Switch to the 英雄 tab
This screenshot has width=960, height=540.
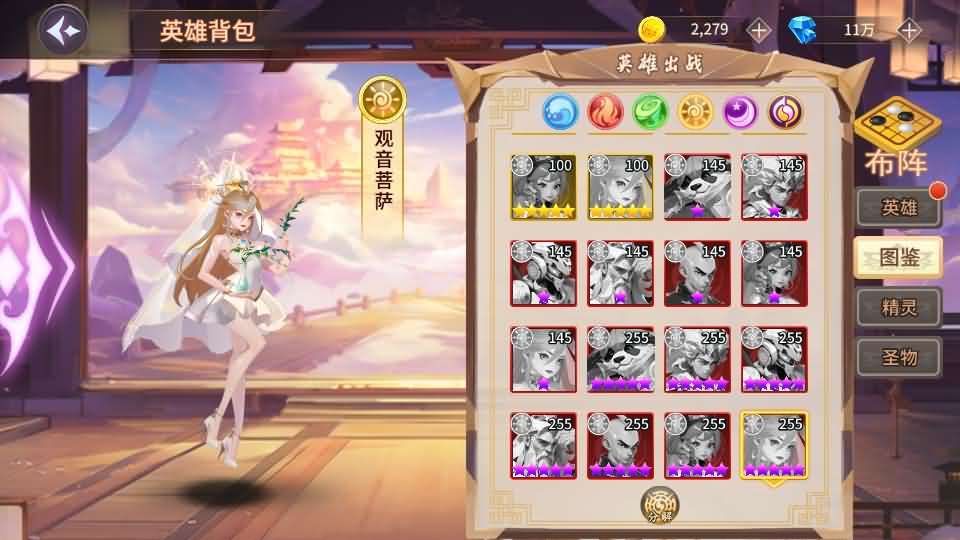tap(898, 207)
